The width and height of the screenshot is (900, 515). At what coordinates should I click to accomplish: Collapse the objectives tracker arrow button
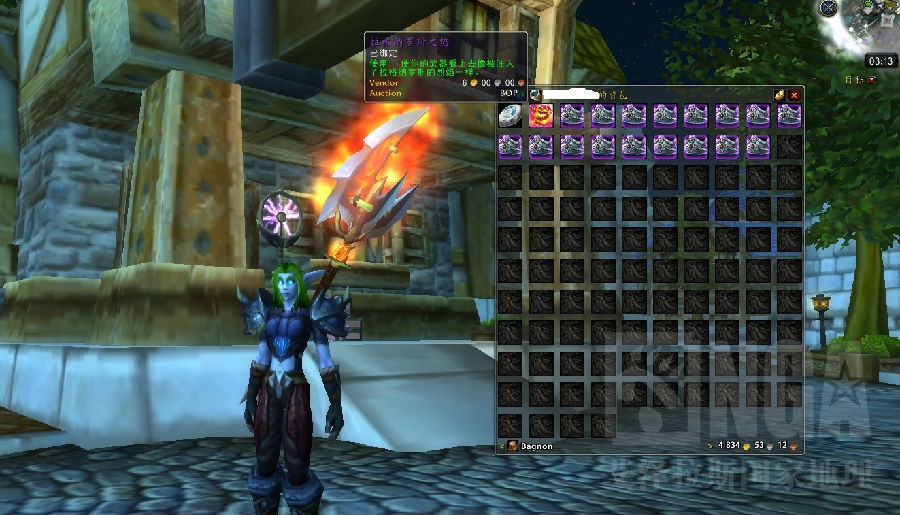tap(873, 79)
